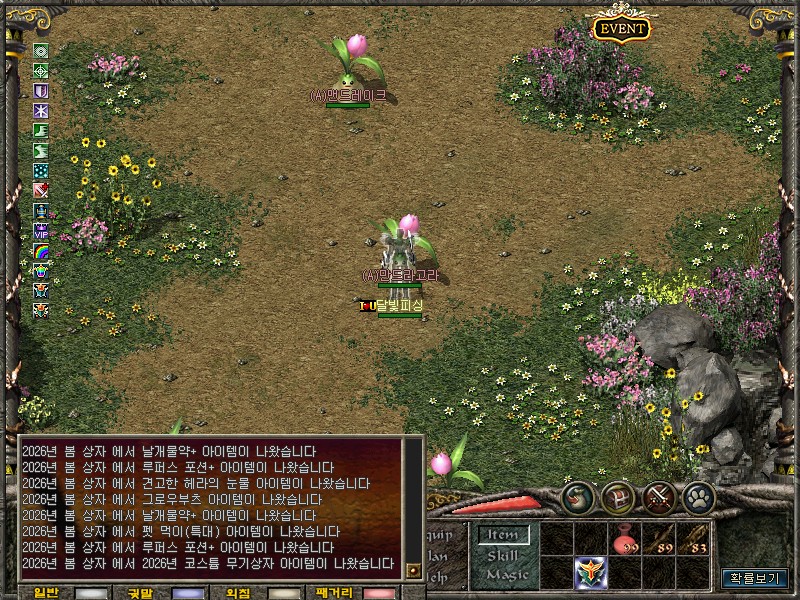Click the VIP buff icon
Screen dimensions: 800x600
41,231
